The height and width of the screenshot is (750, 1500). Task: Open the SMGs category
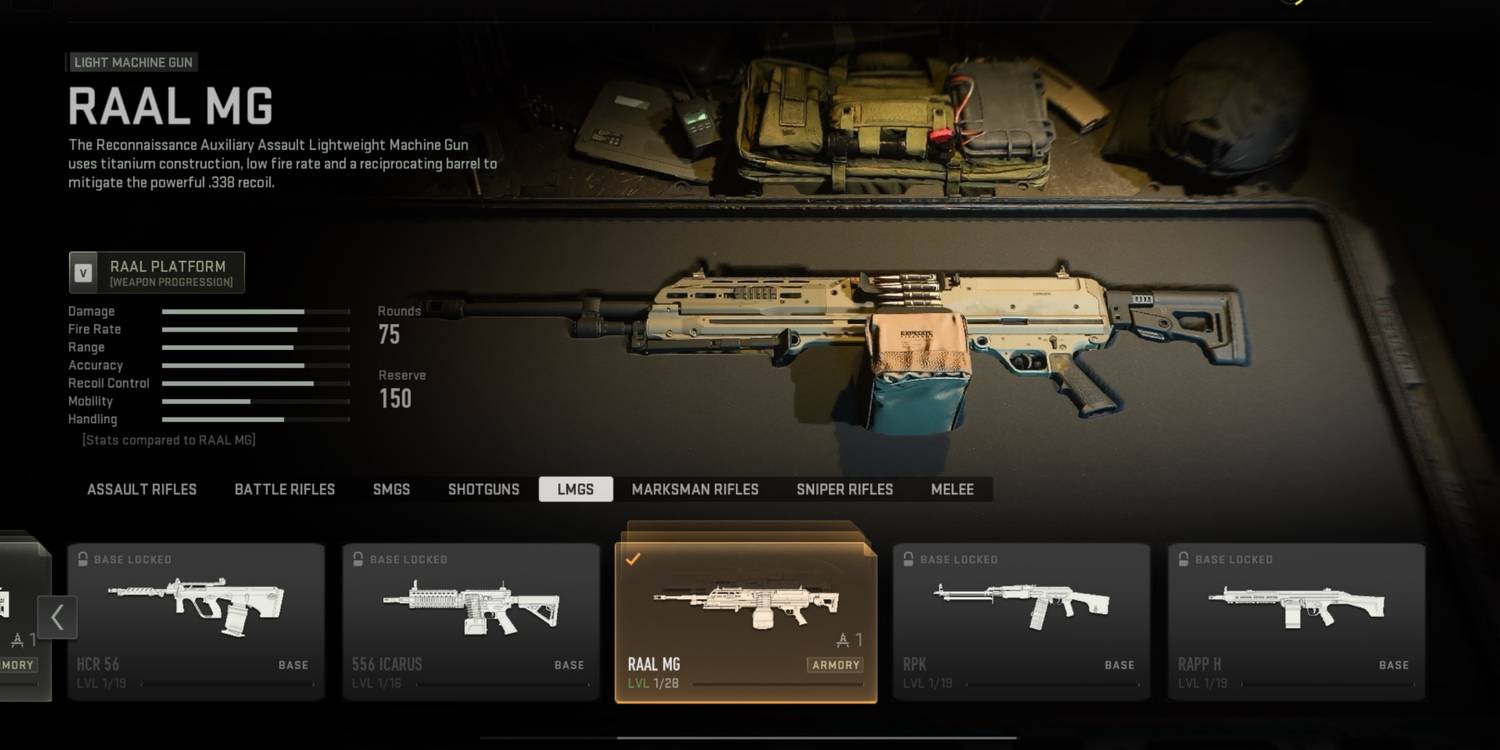[x=391, y=489]
